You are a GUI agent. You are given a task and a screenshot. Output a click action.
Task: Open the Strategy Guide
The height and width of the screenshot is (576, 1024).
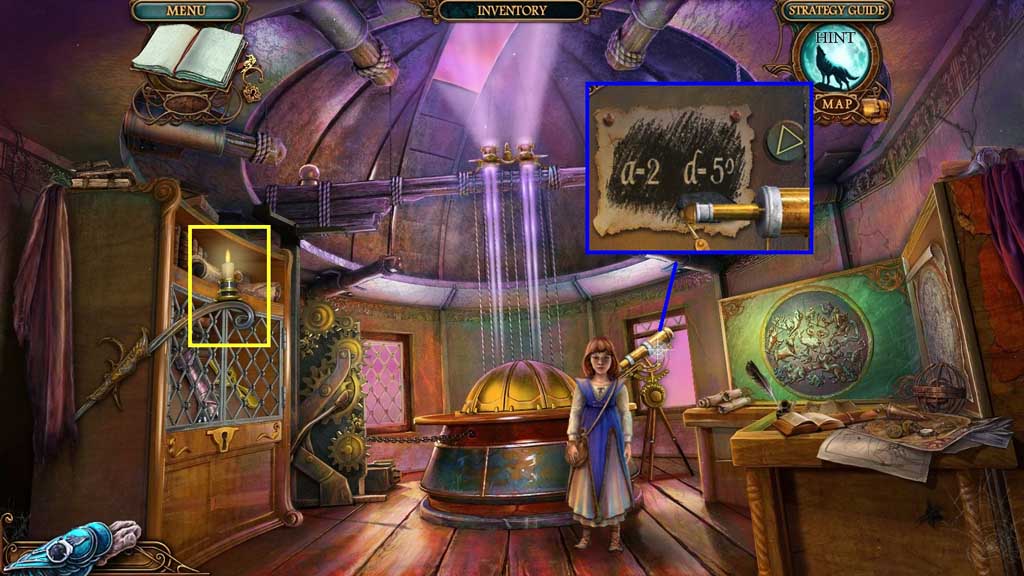tap(834, 11)
